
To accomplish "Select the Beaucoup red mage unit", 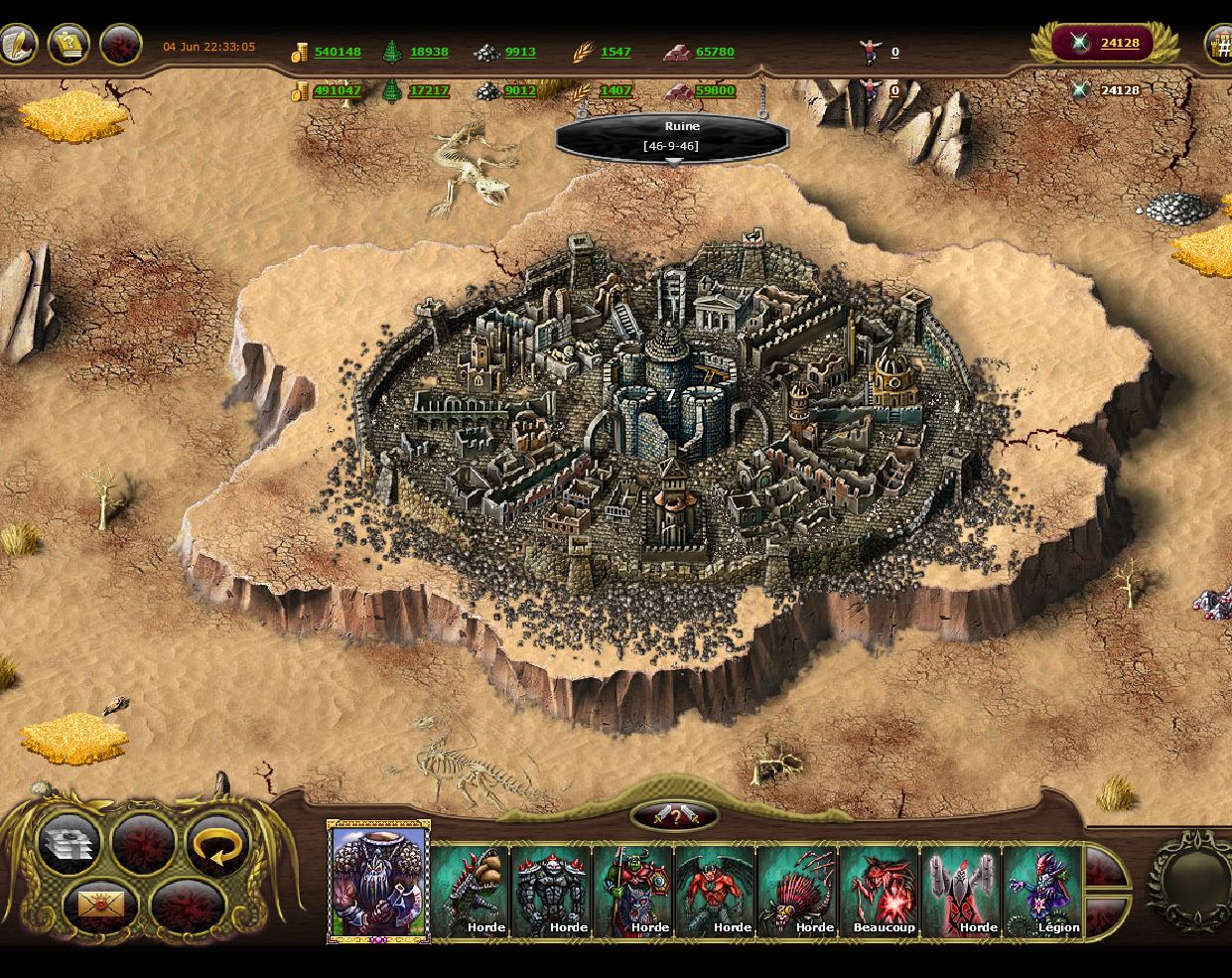I will (x=879, y=891).
